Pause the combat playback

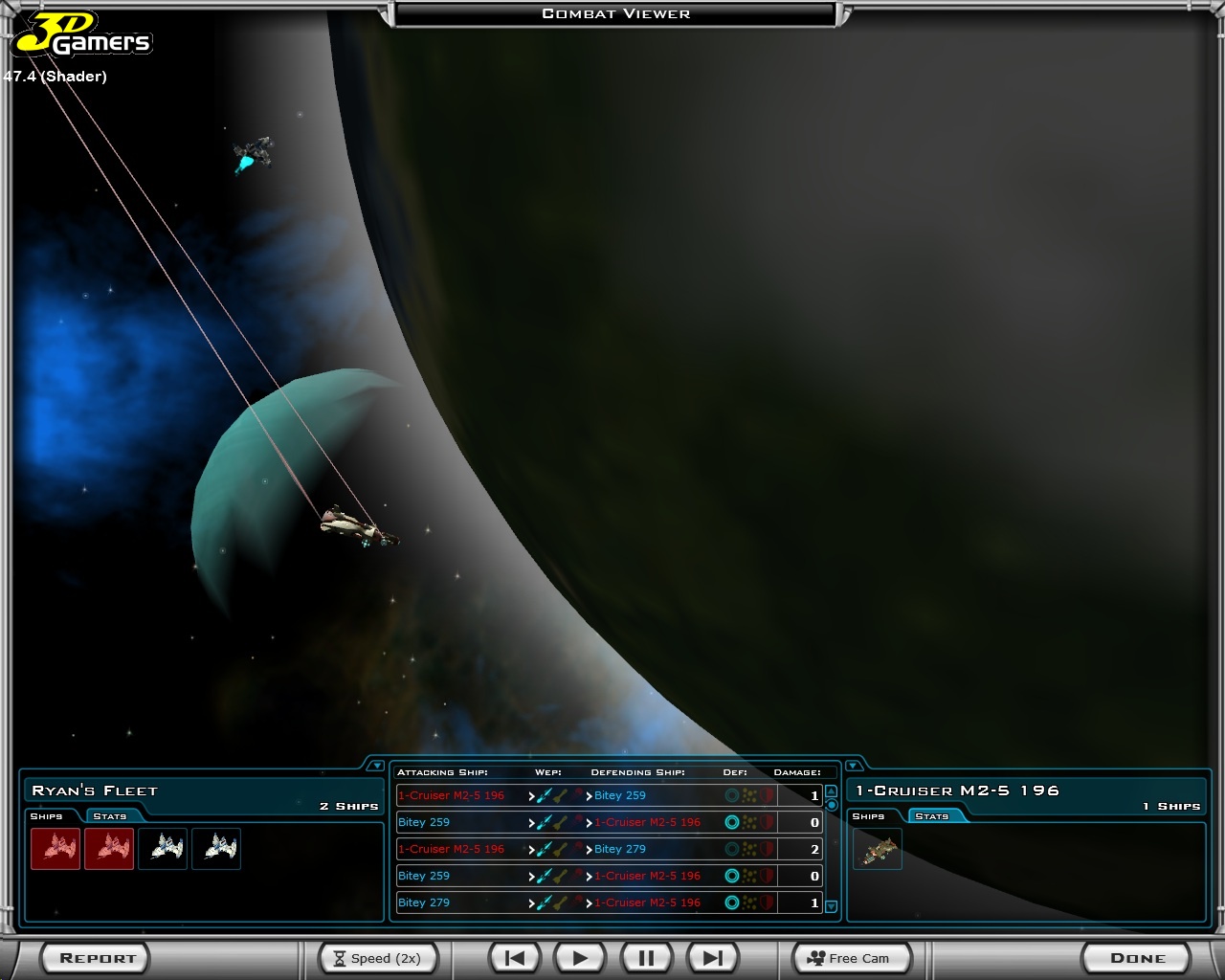point(646,956)
